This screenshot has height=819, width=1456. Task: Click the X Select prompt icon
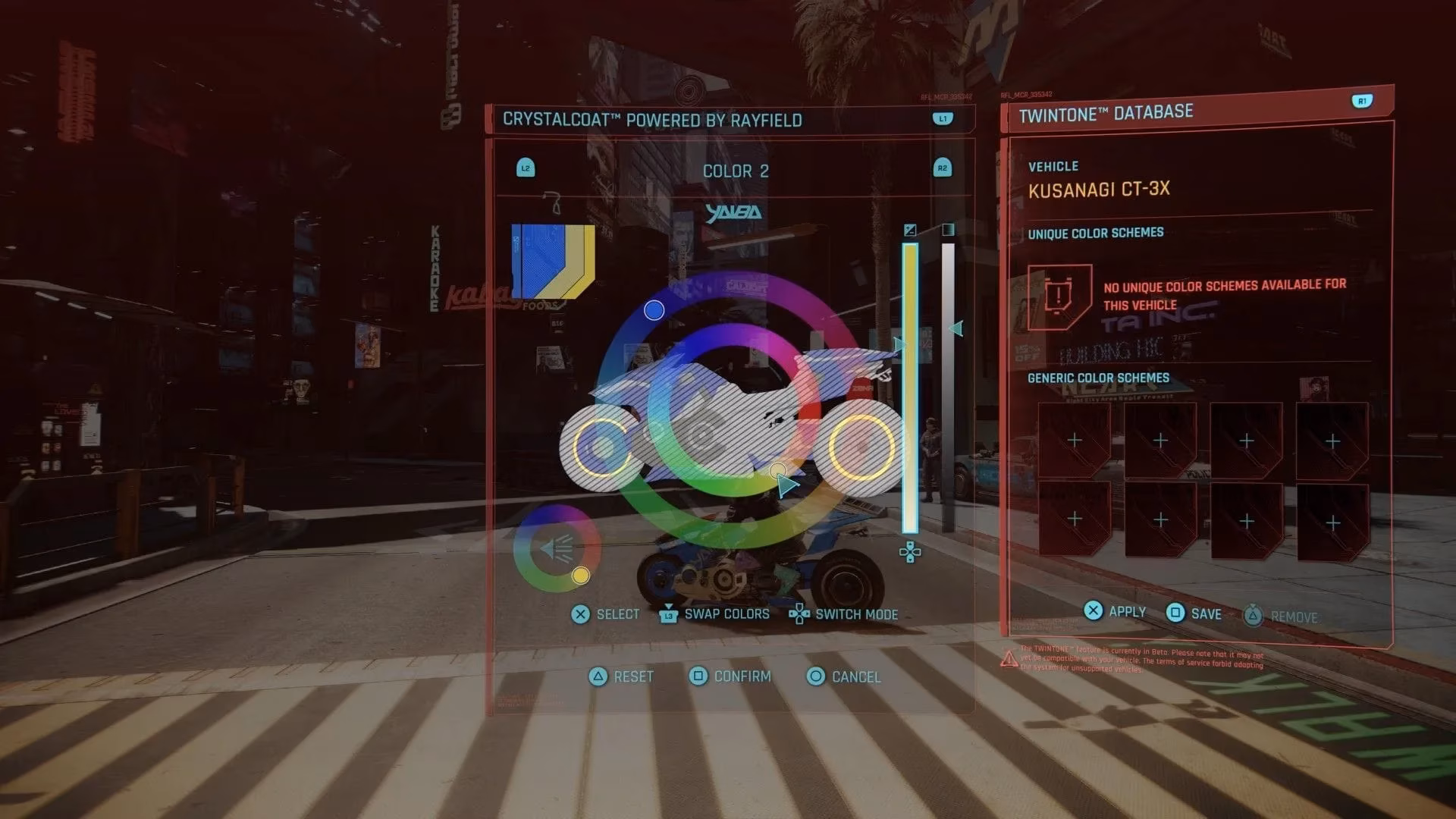(582, 614)
